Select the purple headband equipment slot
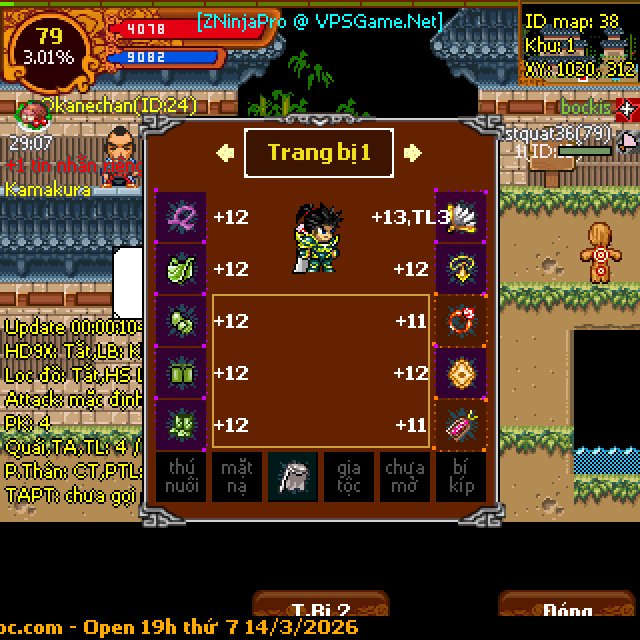 pyautogui.click(x=181, y=217)
